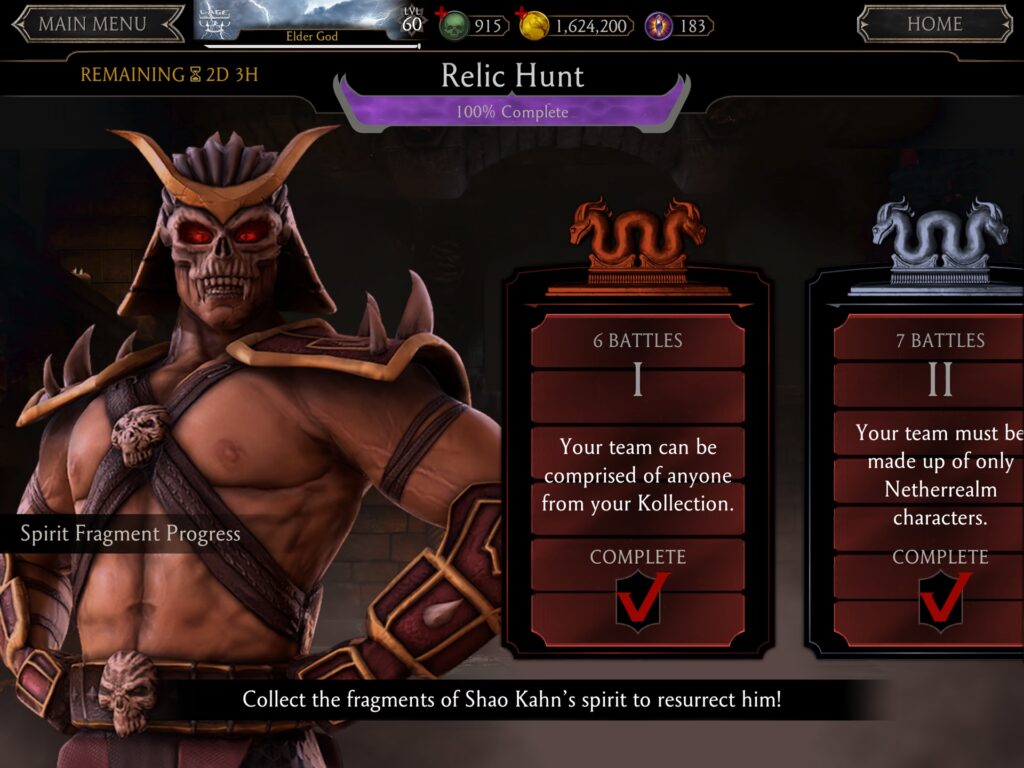Go to the Home screen
Screen dimensions: 1024x768
[x=934, y=24]
